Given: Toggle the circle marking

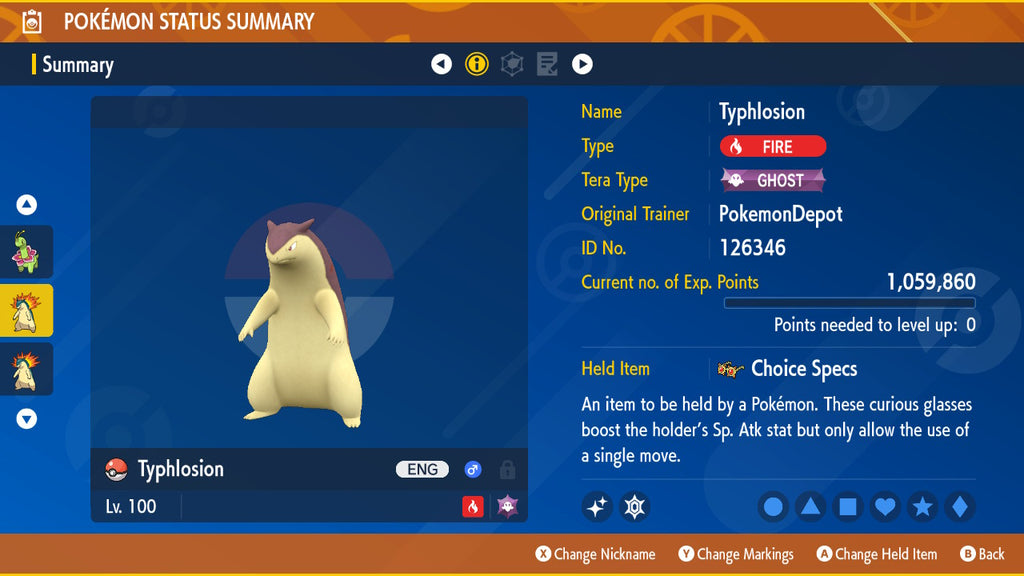Looking at the screenshot, I should (x=773, y=507).
